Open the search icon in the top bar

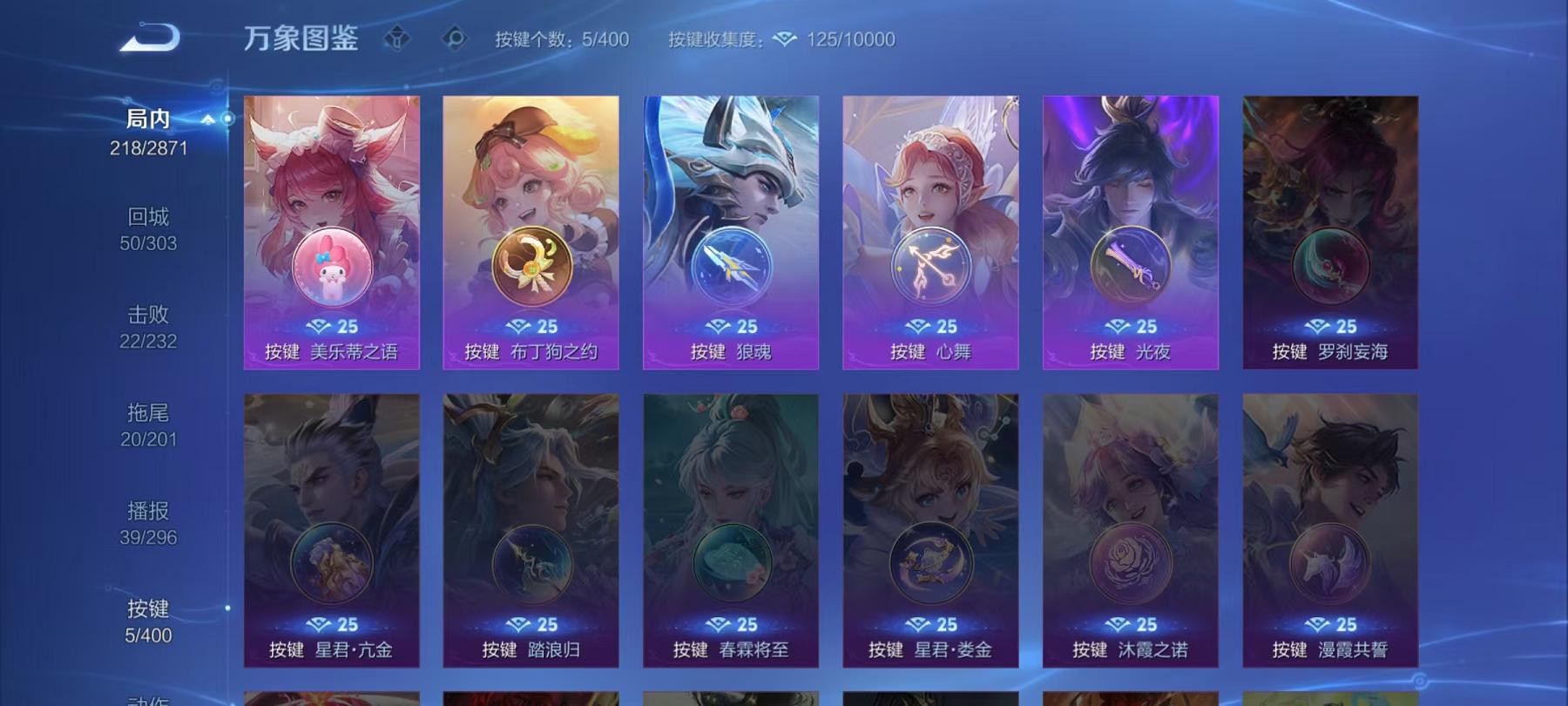pyautogui.click(x=454, y=38)
